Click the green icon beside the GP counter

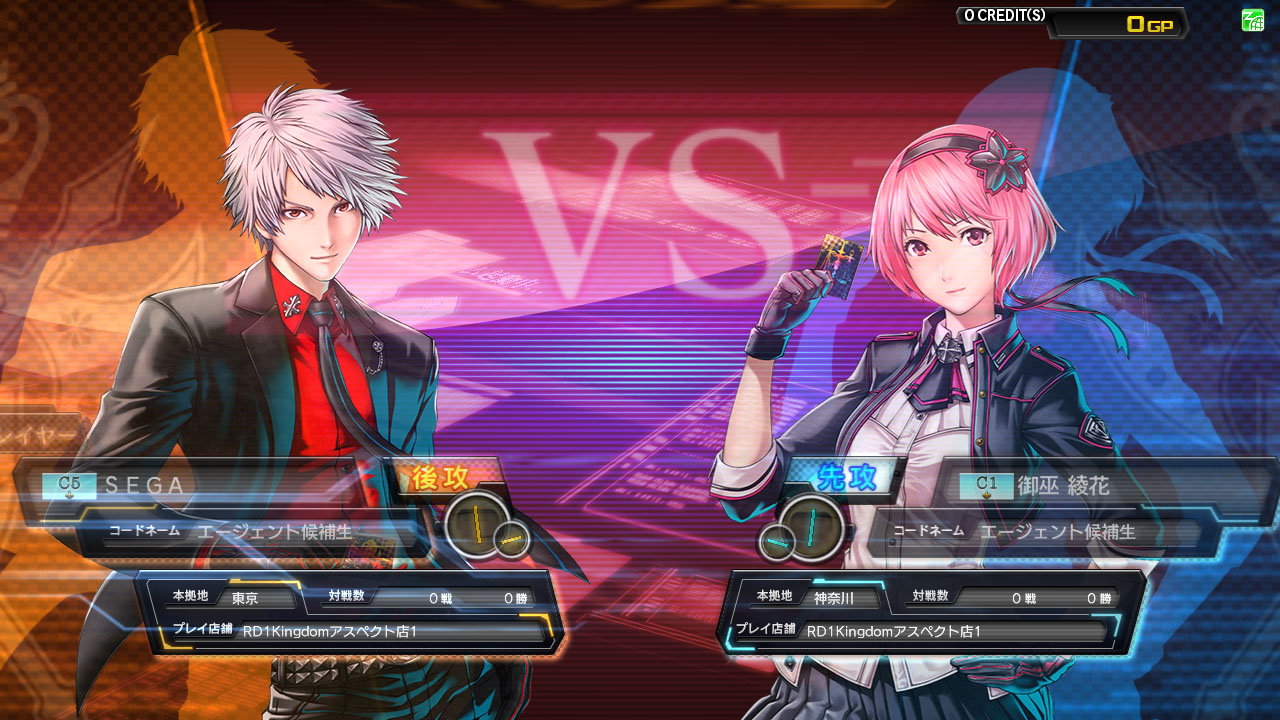coord(1252,20)
